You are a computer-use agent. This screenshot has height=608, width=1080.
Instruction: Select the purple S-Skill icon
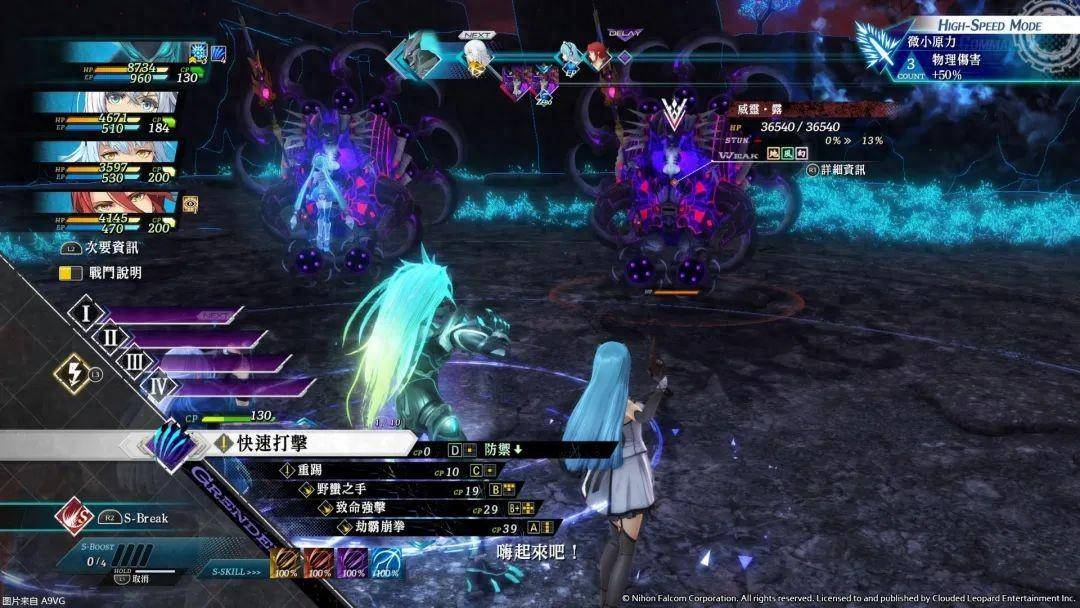(x=353, y=562)
